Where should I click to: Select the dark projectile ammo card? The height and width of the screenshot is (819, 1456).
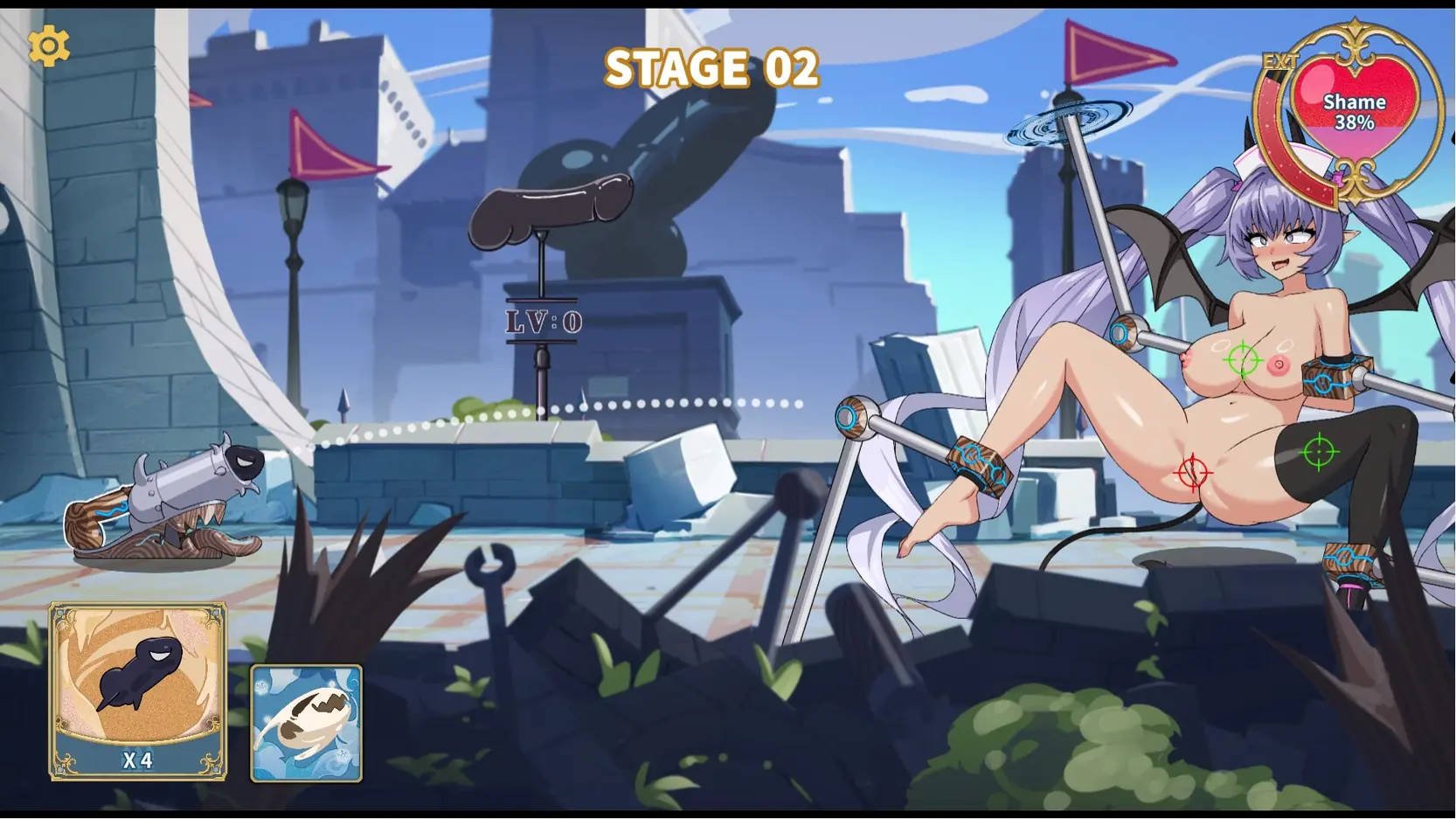[x=138, y=690]
